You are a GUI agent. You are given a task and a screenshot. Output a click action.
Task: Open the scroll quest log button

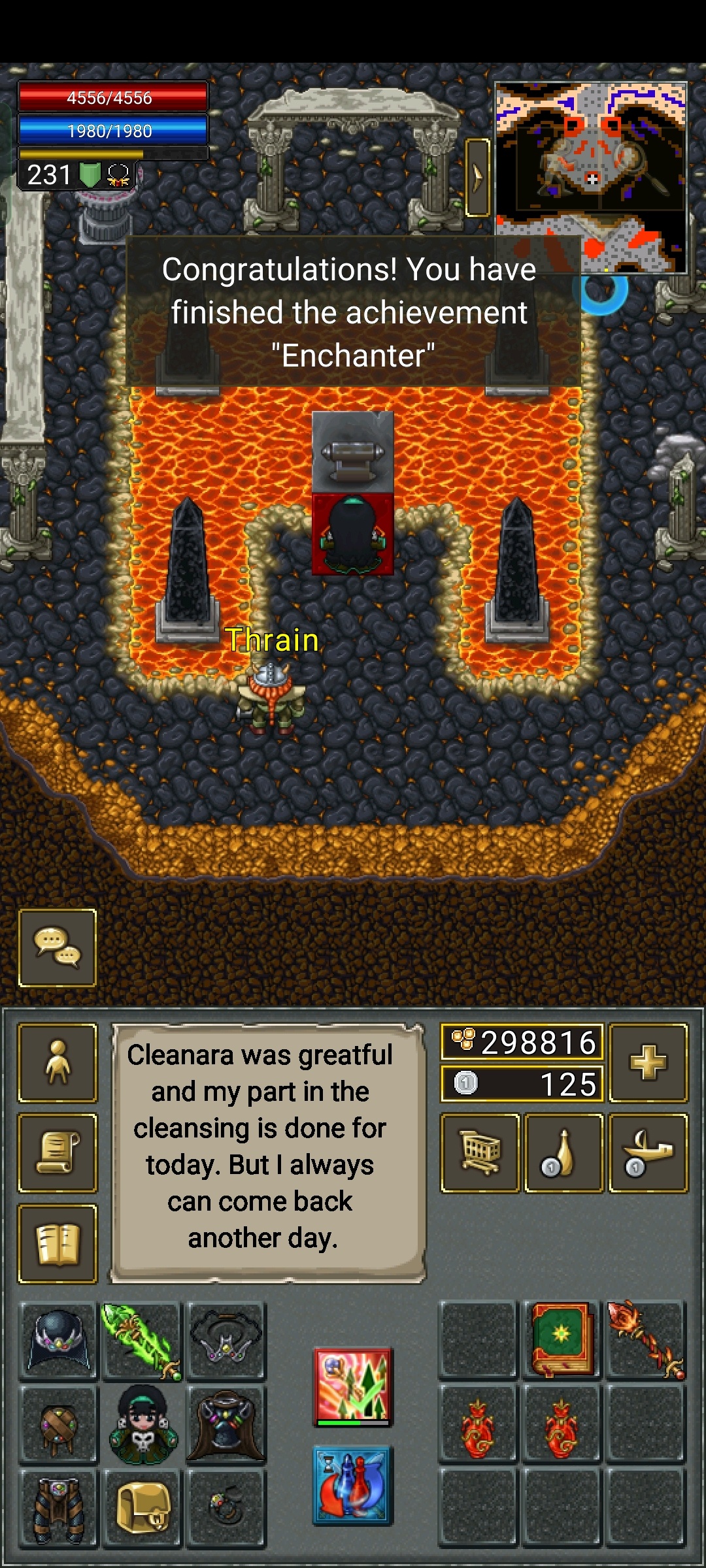click(58, 1153)
